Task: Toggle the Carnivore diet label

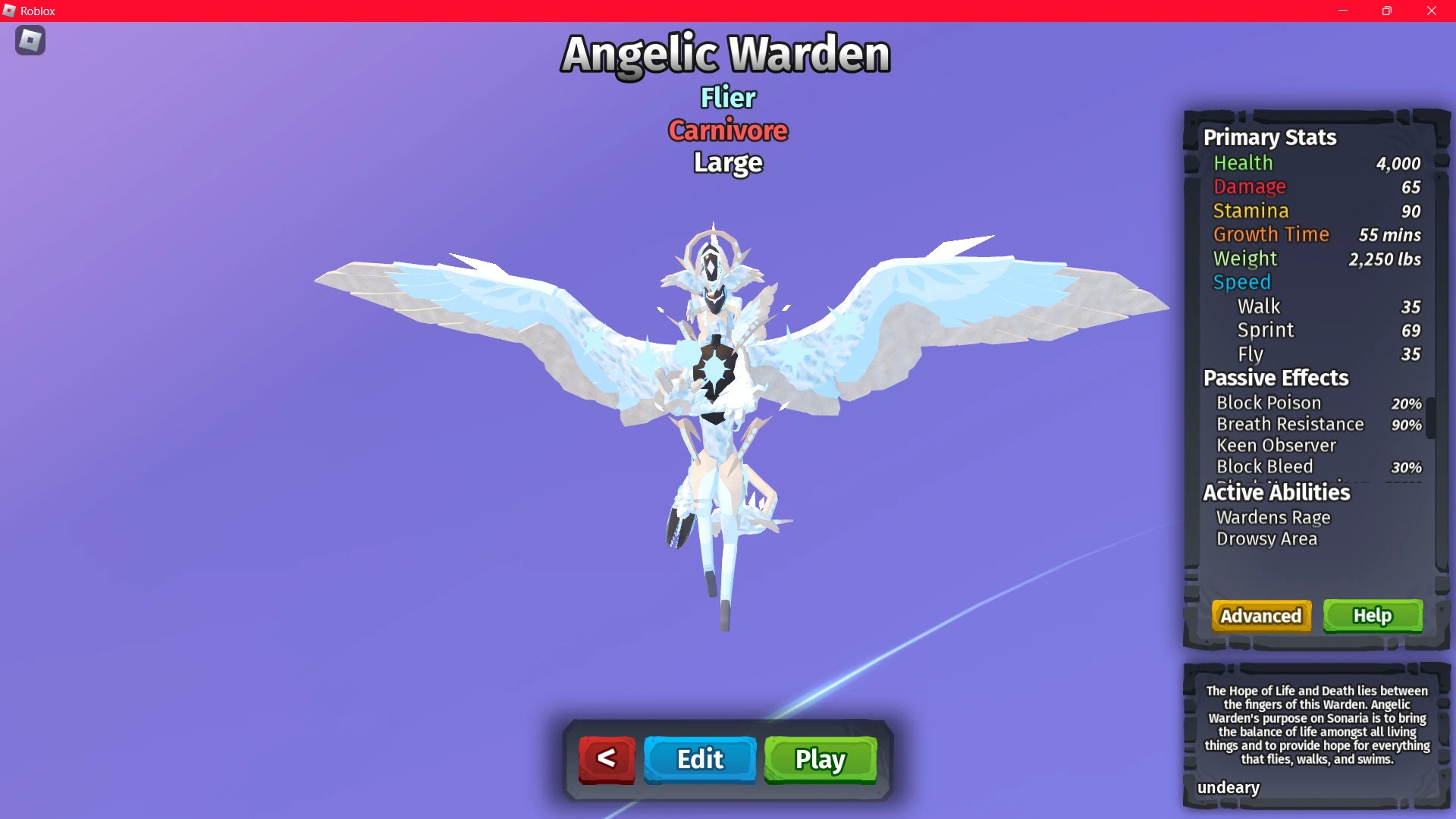Action: 726,130
